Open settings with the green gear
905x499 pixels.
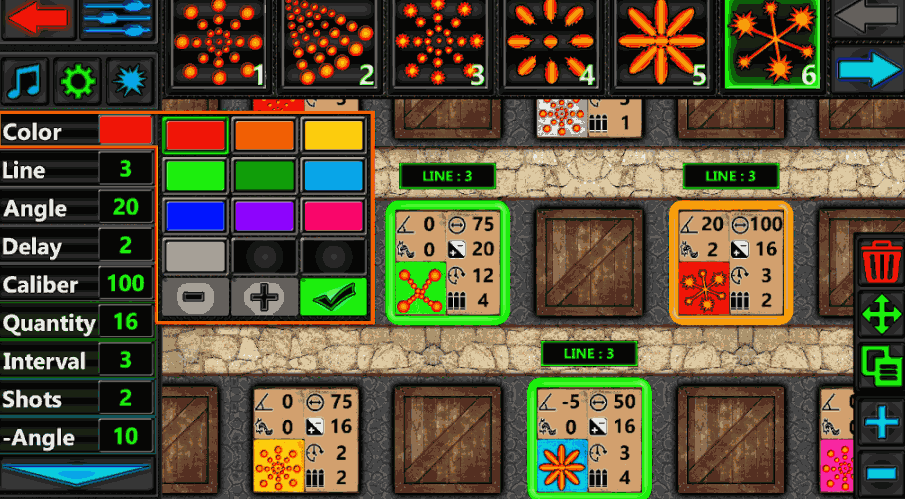pyautogui.click(x=78, y=79)
